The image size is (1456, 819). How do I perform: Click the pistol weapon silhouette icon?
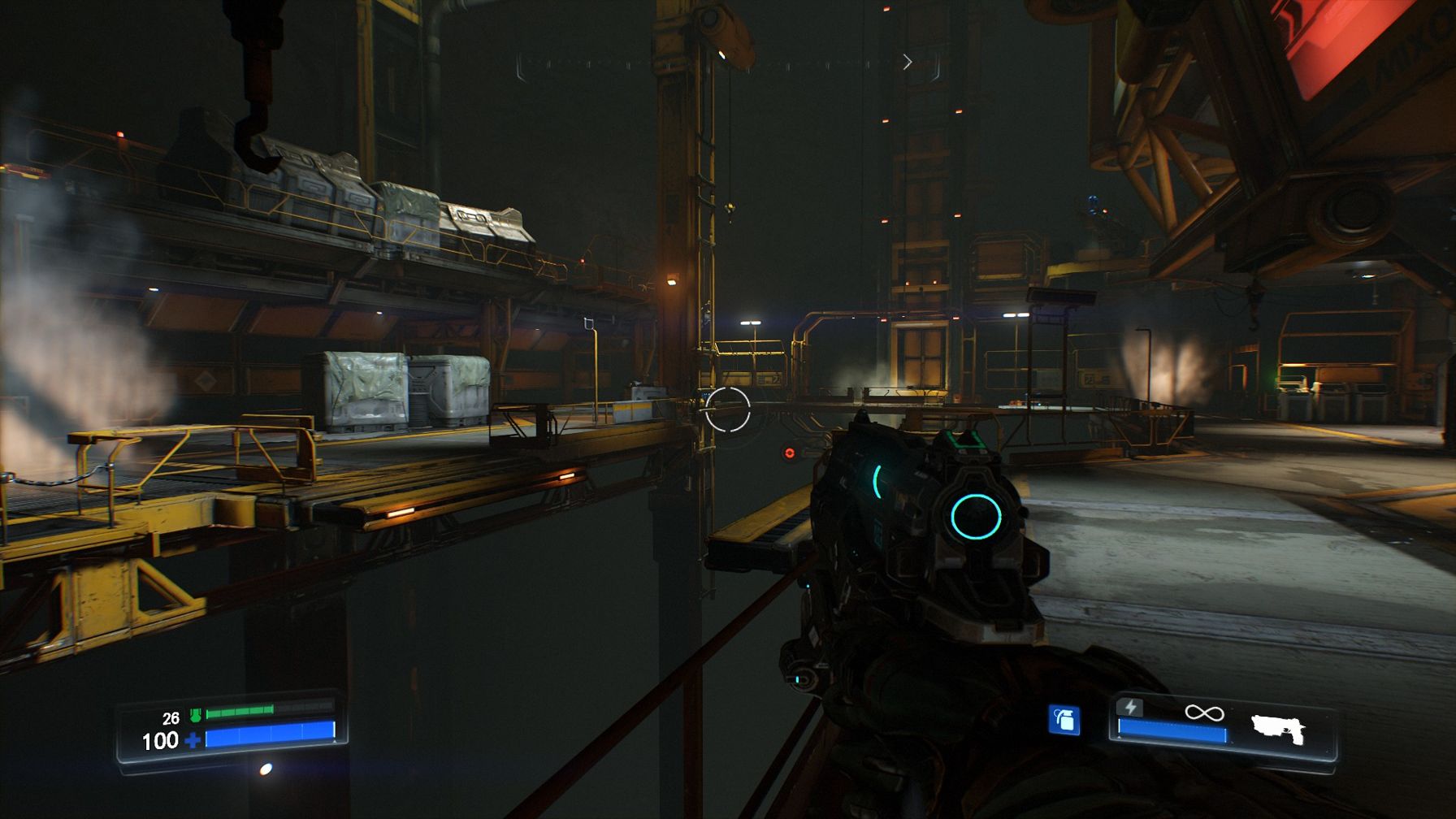pos(1278,729)
